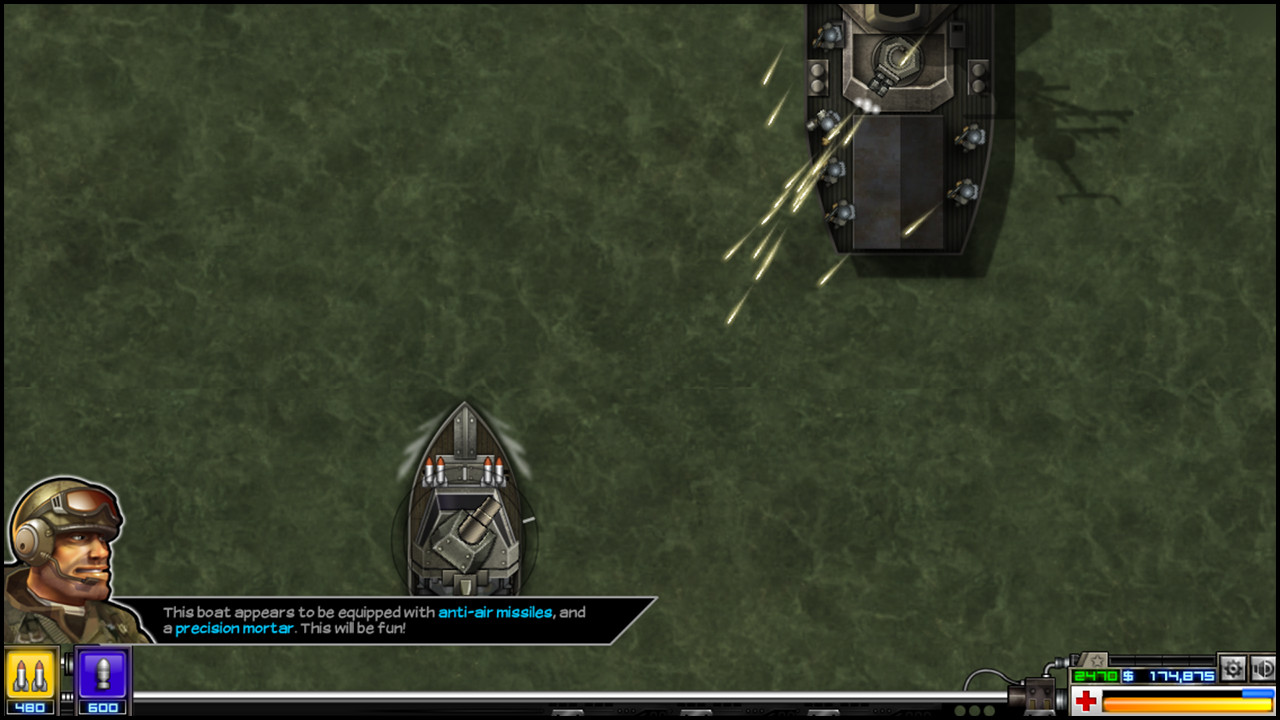Toggle the speaker sound button
Screen dimensions: 1280x720
coord(1264,668)
